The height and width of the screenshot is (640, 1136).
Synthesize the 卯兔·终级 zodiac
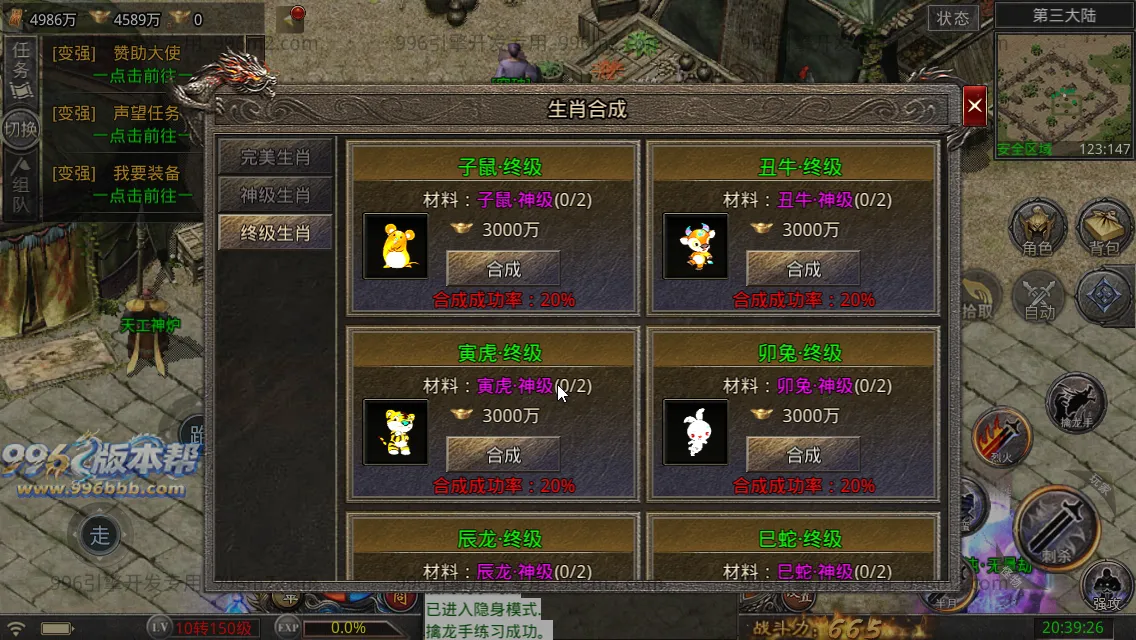803,455
